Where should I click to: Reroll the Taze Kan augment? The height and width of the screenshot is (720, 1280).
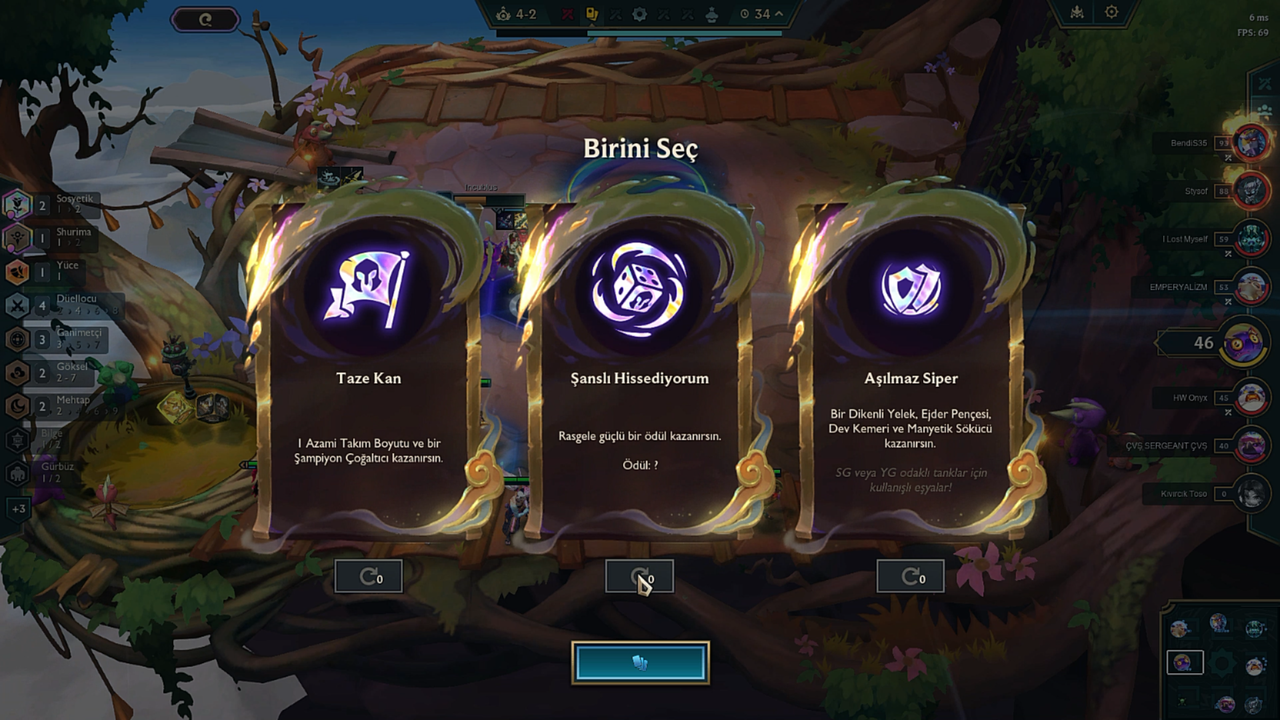coord(368,576)
